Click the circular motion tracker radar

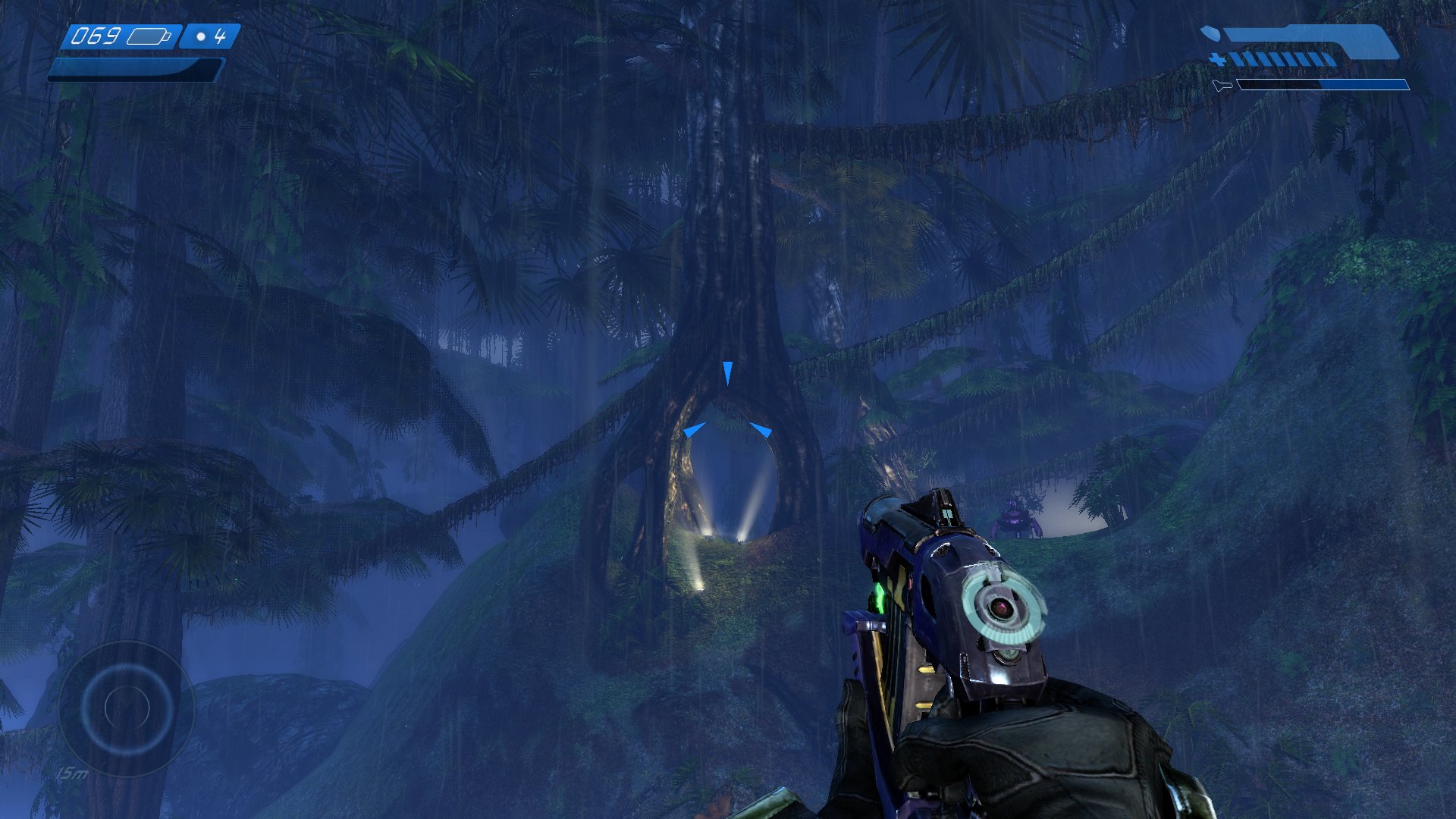coord(126,709)
